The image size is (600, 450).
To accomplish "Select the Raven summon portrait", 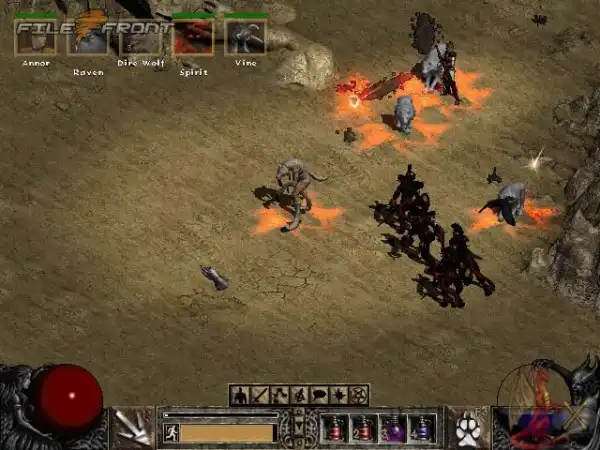I will [x=88, y=37].
